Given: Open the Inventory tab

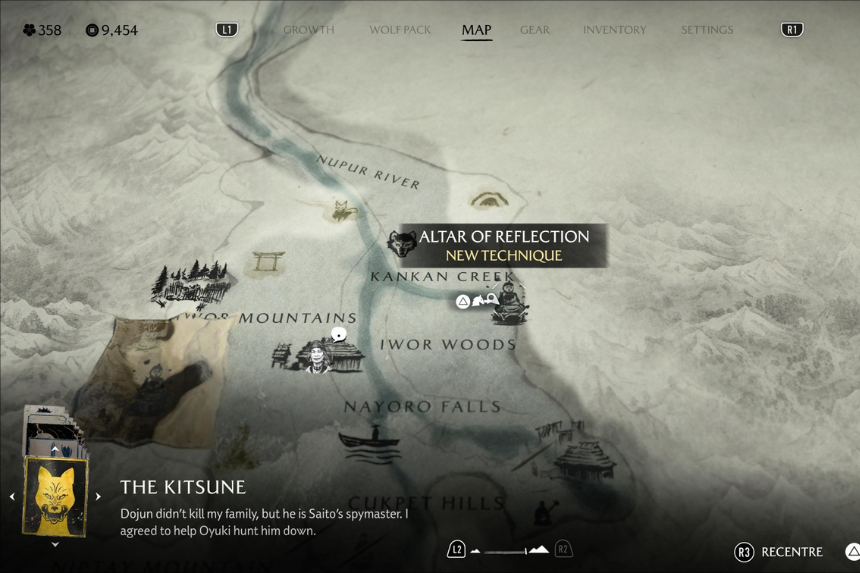Looking at the screenshot, I should pyautogui.click(x=614, y=30).
